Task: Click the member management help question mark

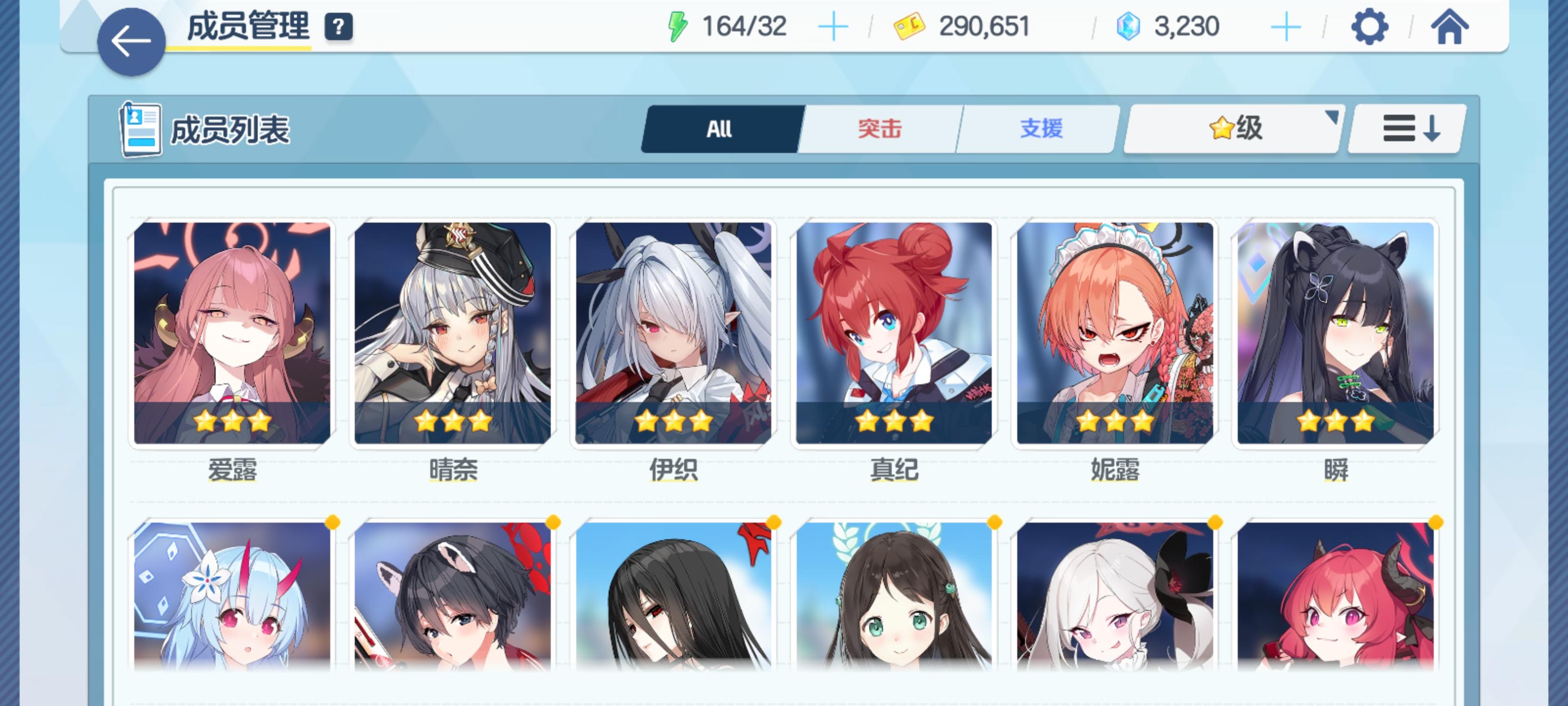Action: point(339,27)
